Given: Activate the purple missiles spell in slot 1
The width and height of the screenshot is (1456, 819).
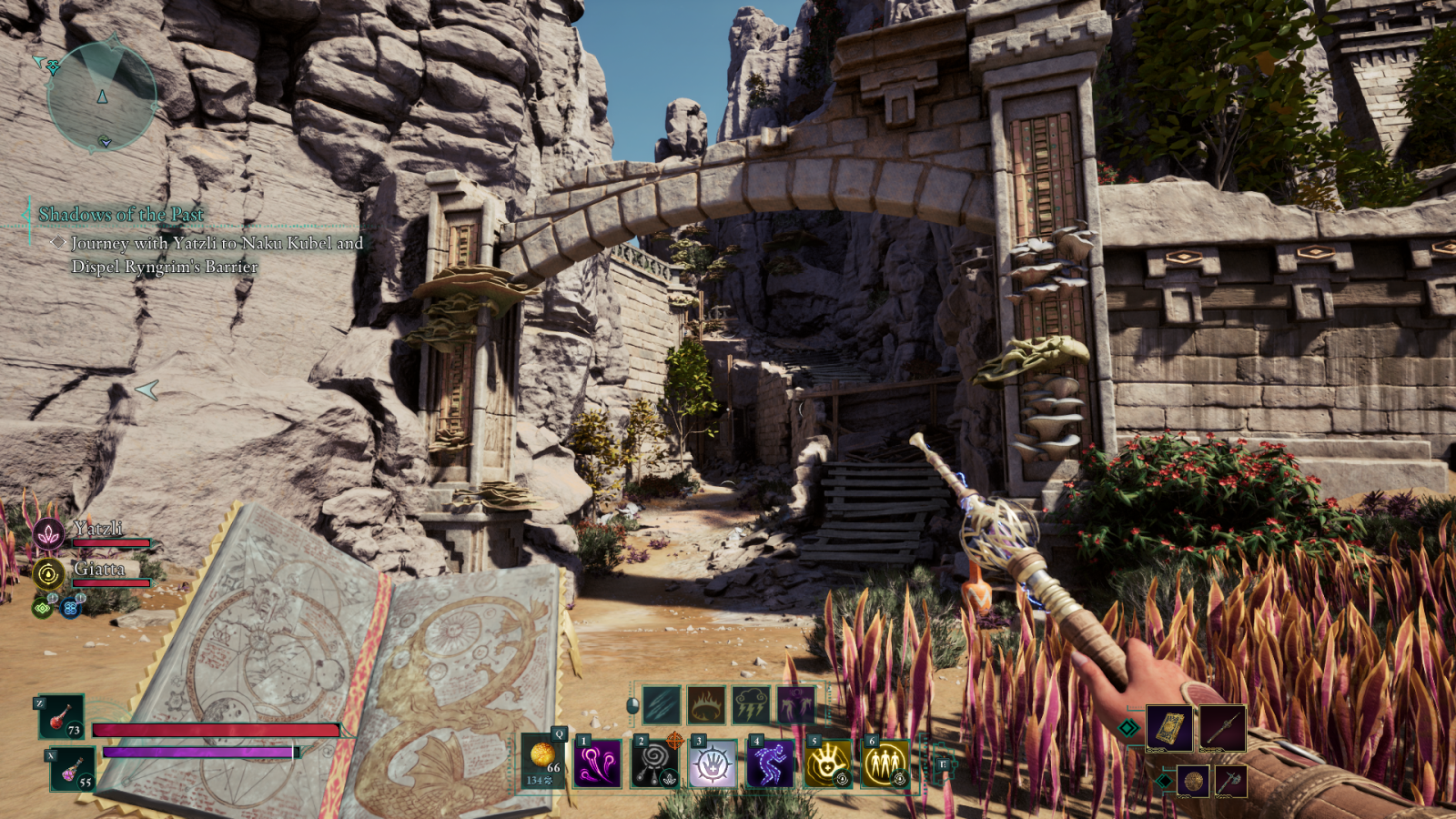Looking at the screenshot, I should click(599, 763).
